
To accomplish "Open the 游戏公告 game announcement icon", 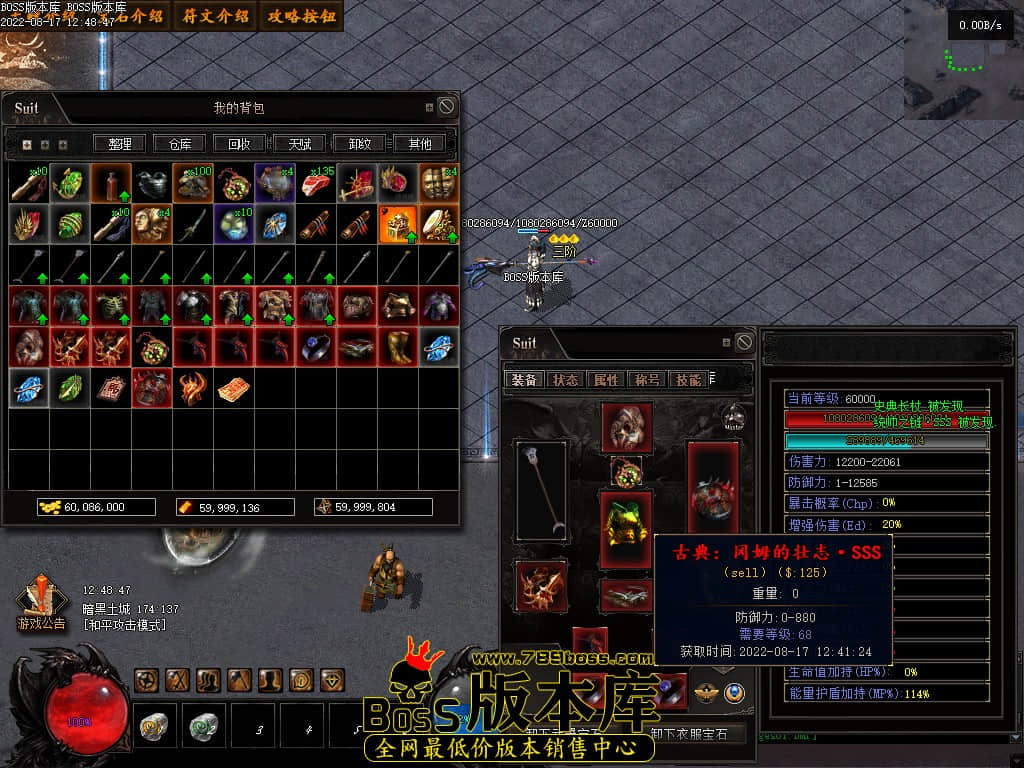I will [x=41, y=603].
